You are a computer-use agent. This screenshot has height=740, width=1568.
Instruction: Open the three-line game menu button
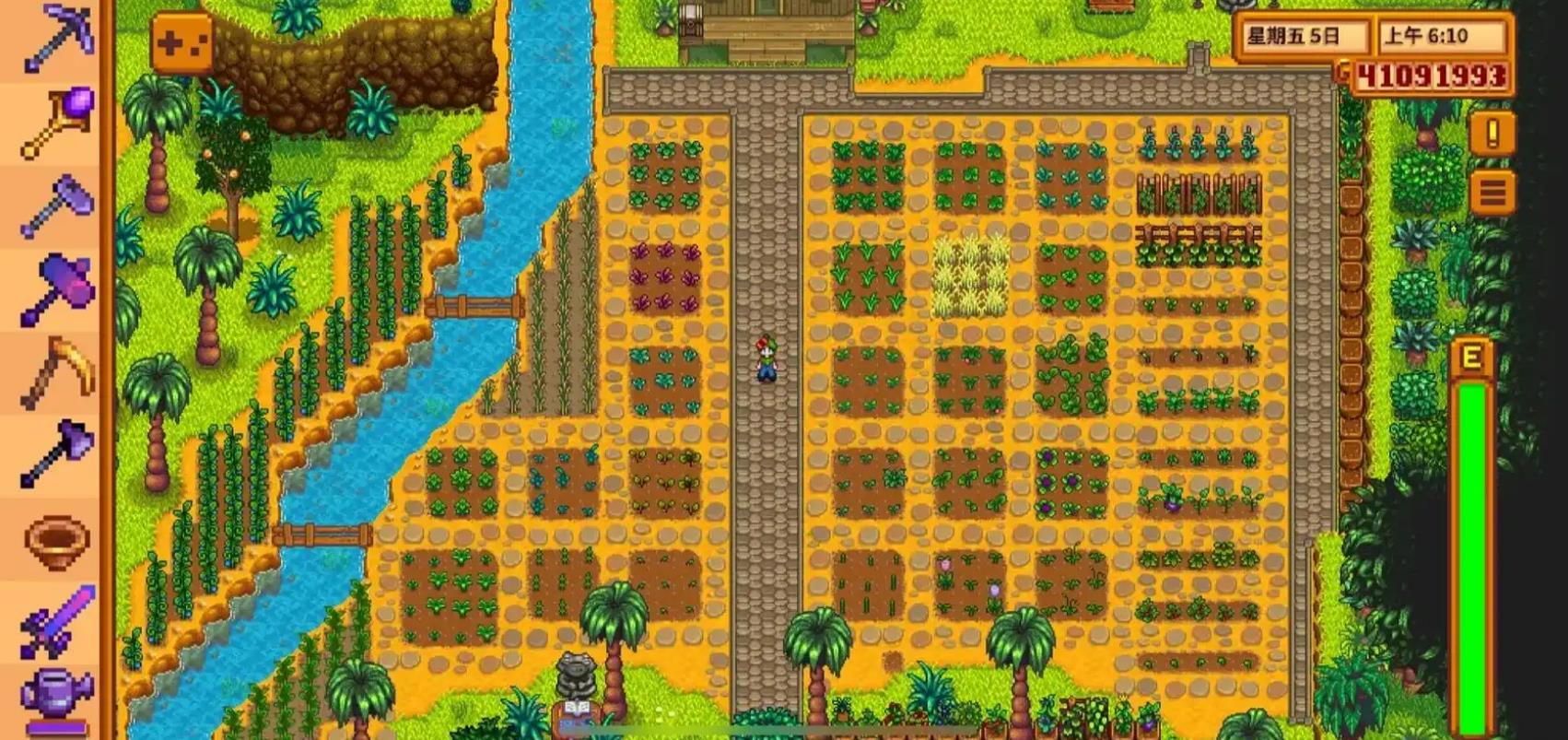1492,193
